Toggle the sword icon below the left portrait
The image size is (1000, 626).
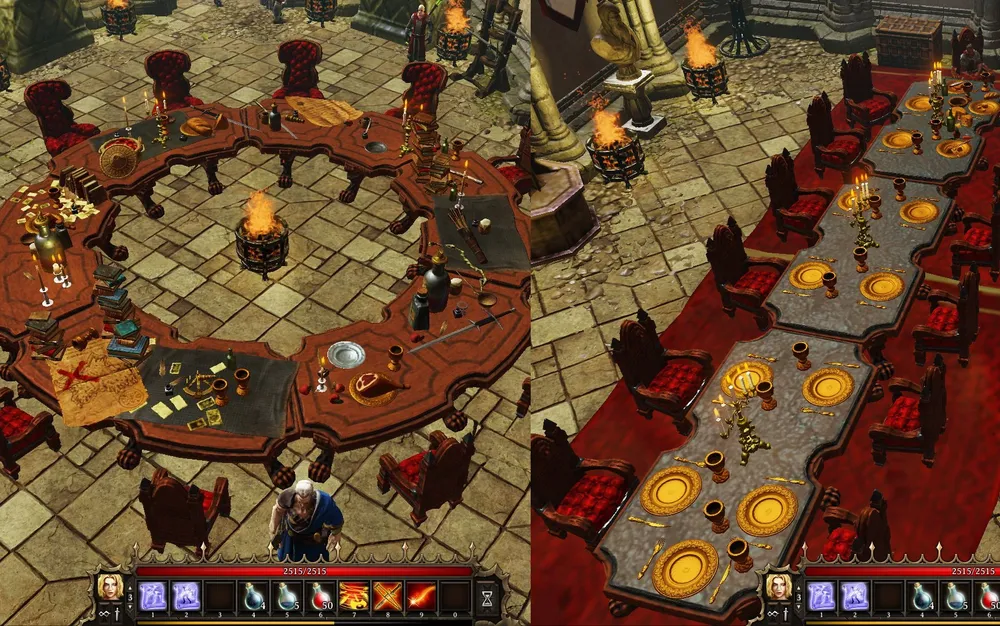118,615
